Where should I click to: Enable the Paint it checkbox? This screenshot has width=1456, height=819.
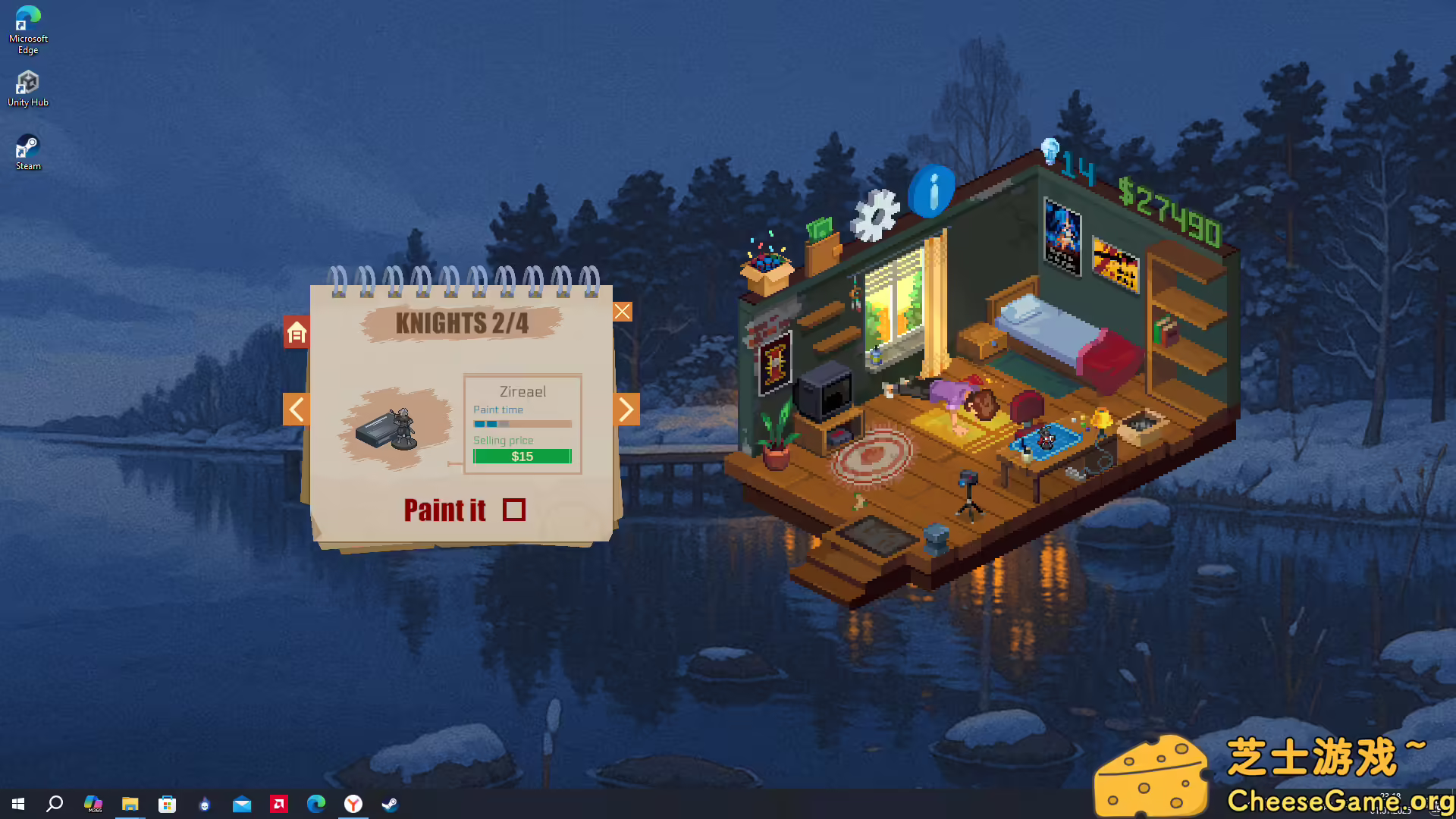click(x=514, y=510)
